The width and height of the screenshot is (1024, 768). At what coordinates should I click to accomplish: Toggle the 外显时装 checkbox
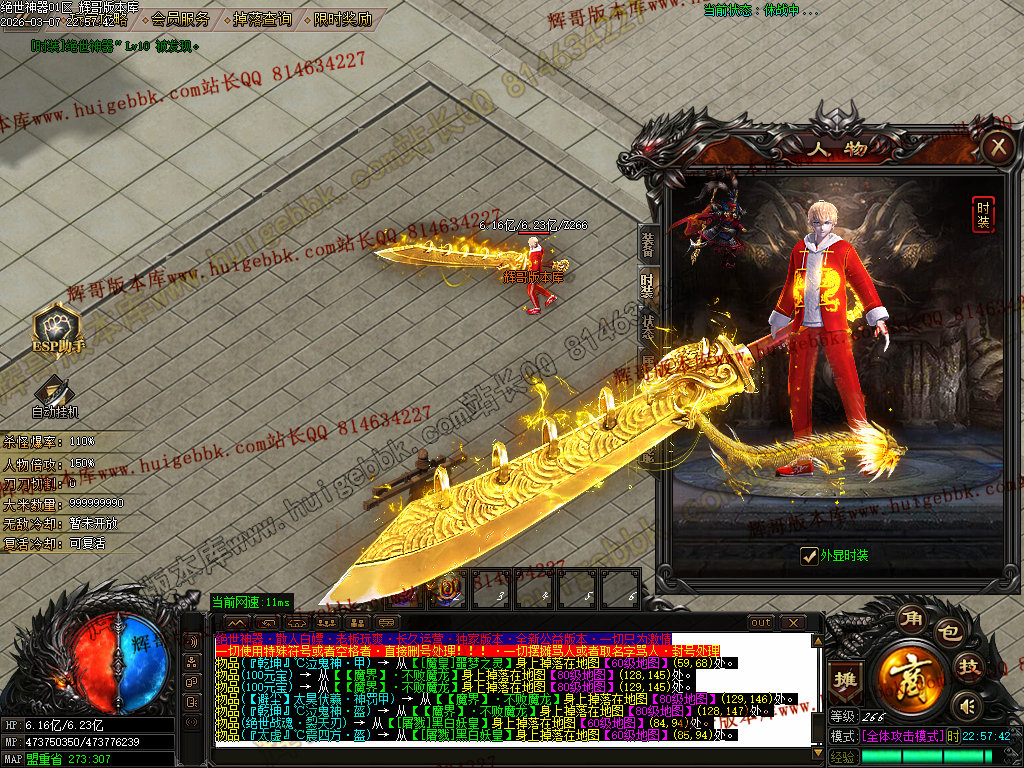click(810, 556)
